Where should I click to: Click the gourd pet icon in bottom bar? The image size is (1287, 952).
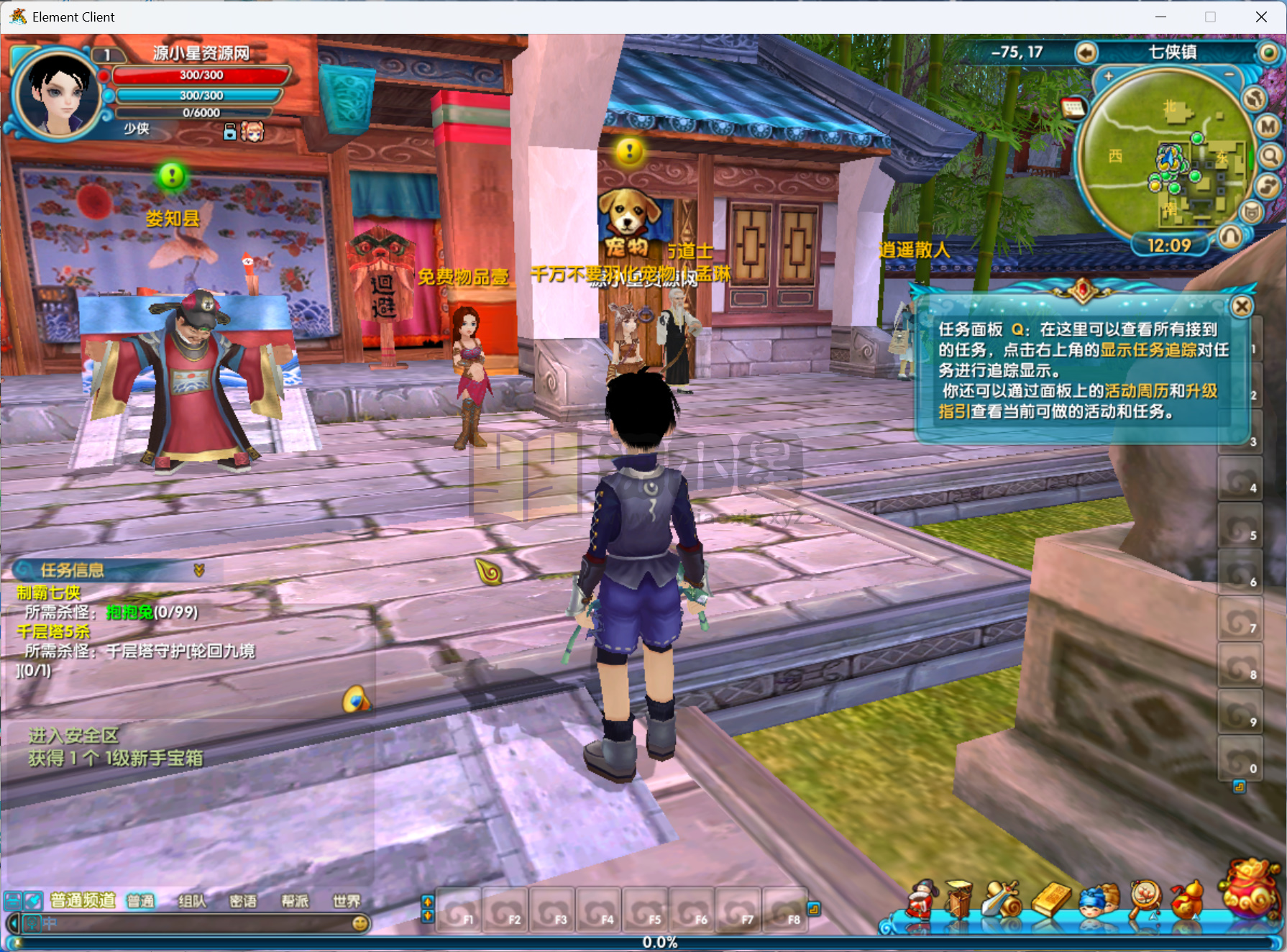click(1188, 900)
